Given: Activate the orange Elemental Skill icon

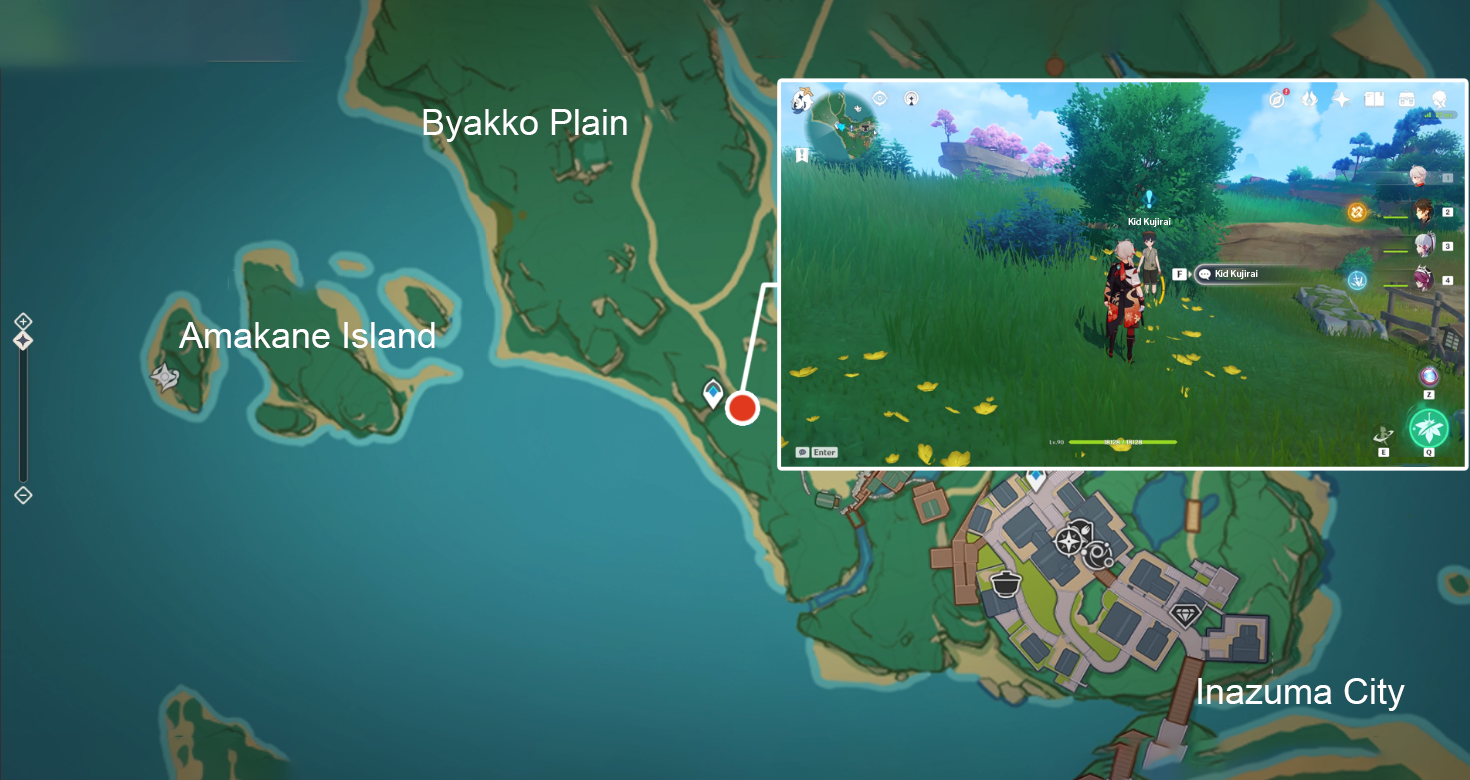Looking at the screenshot, I should pos(1357,212).
